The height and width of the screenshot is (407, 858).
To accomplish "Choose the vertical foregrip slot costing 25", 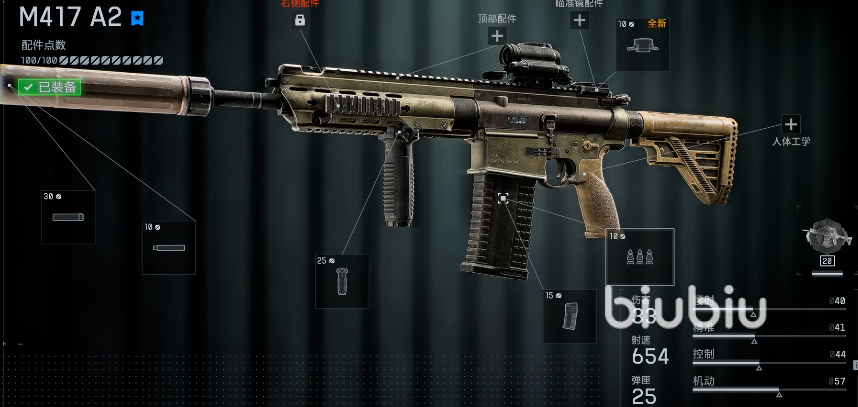I will pos(342,281).
